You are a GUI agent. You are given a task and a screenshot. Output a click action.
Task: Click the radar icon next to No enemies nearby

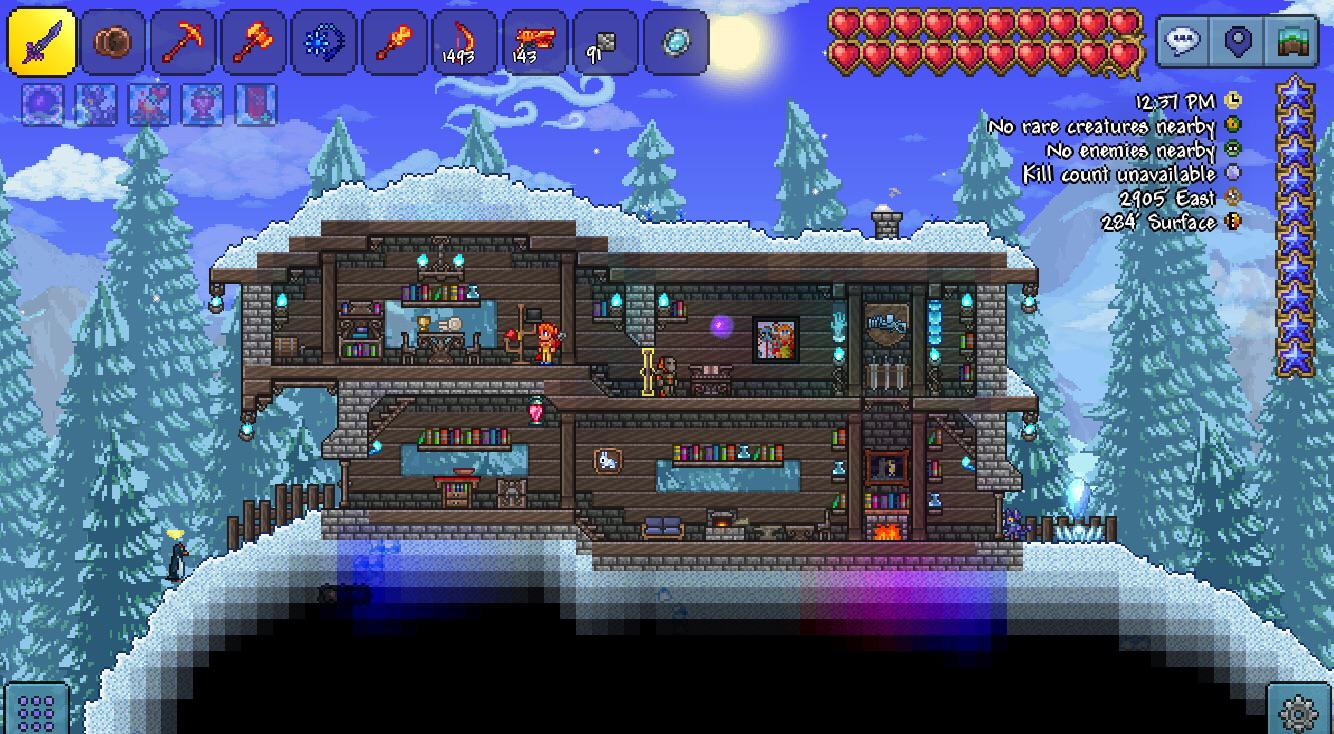point(1231,149)
